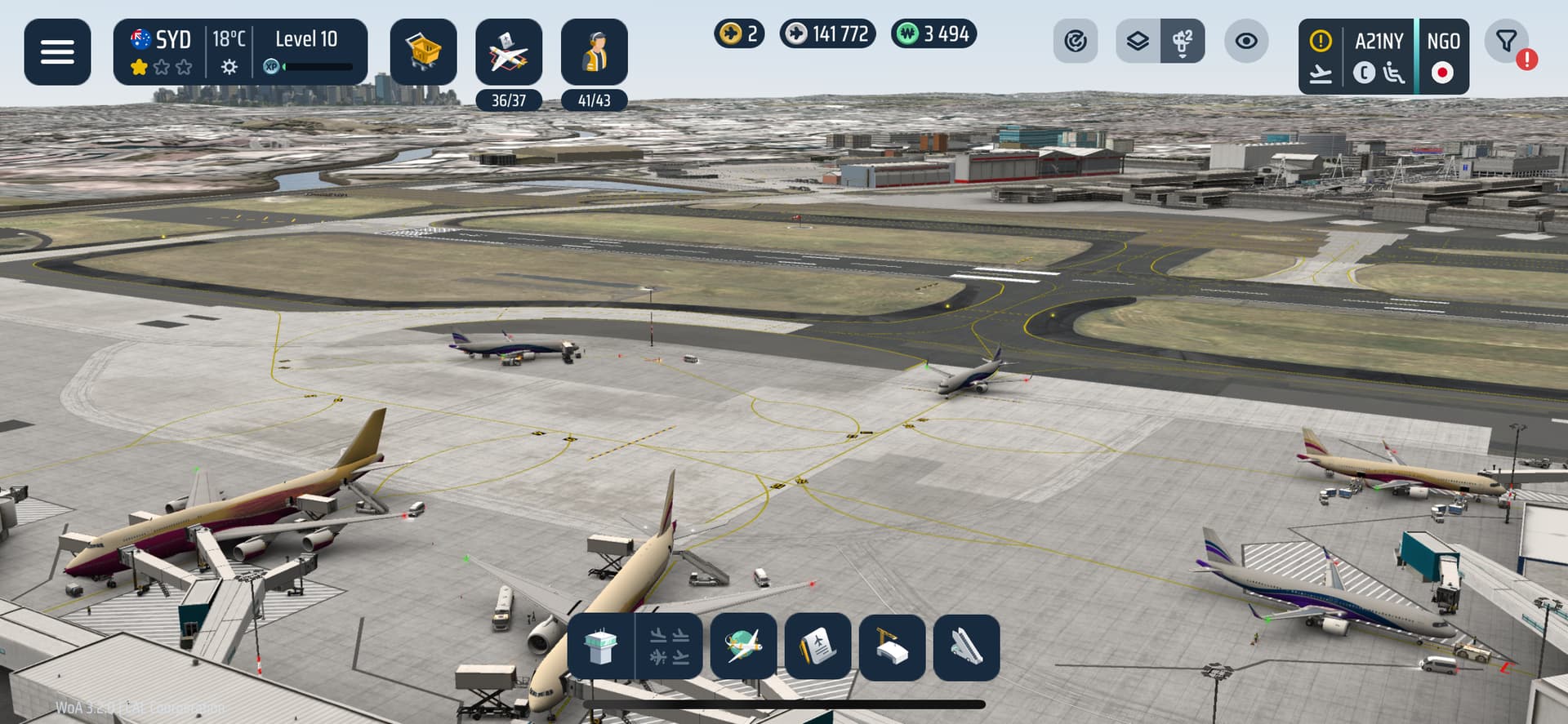Toggle the signpost labels button
This screenshot has width=1568, height=724.
click(1182, 41)
